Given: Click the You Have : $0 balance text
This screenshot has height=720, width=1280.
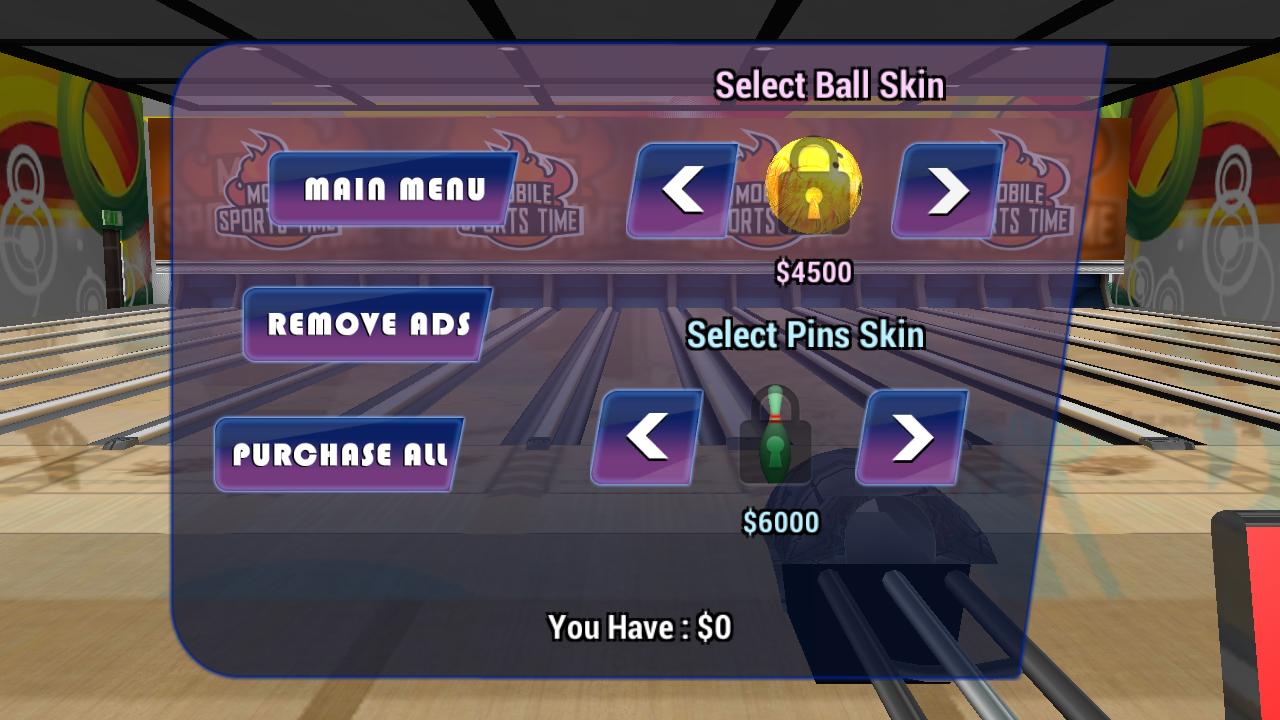Looking at the screenshot, I should click(x=640, y=628).
